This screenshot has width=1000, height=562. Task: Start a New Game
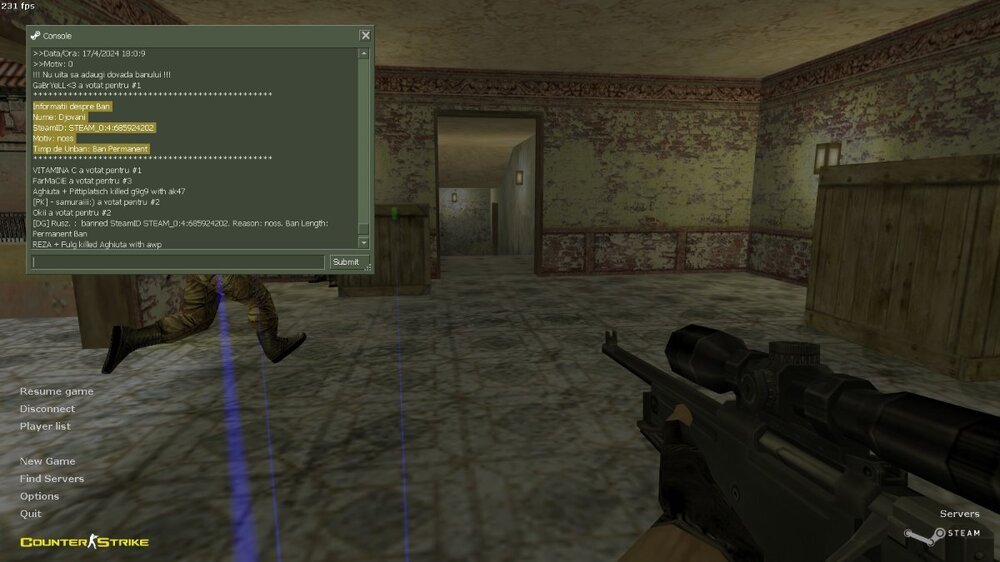pos(47,461)
